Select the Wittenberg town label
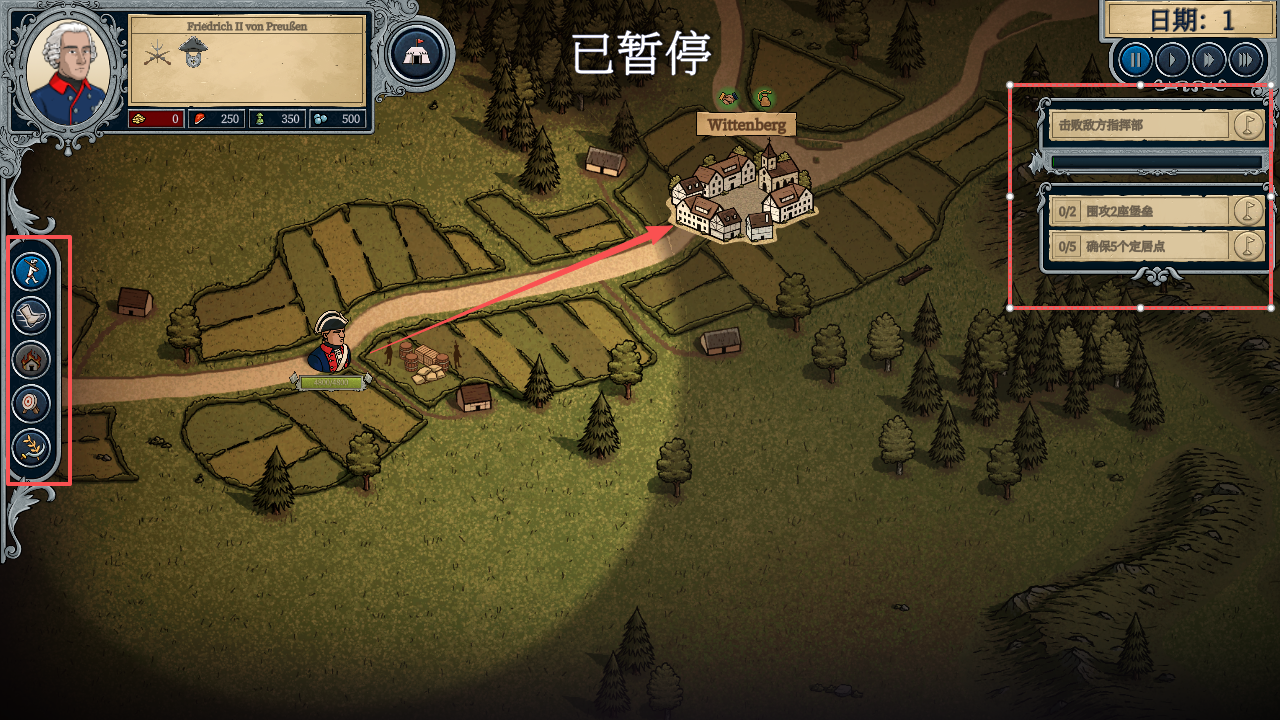 (x=747, y=125)
